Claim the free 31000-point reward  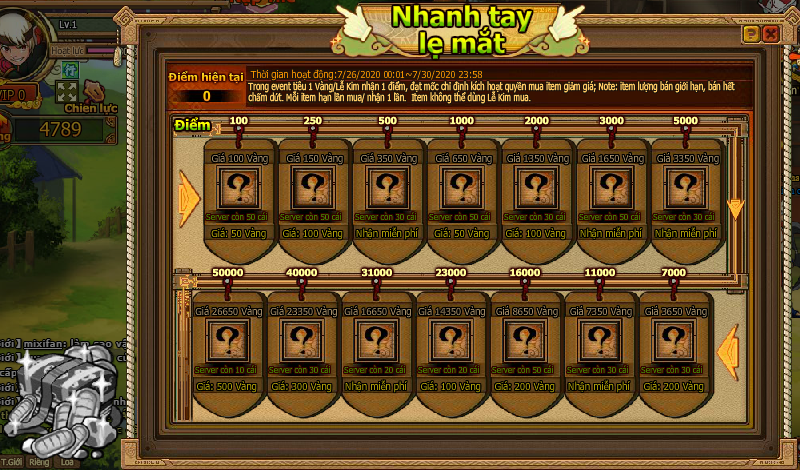[x=374, y=385]
